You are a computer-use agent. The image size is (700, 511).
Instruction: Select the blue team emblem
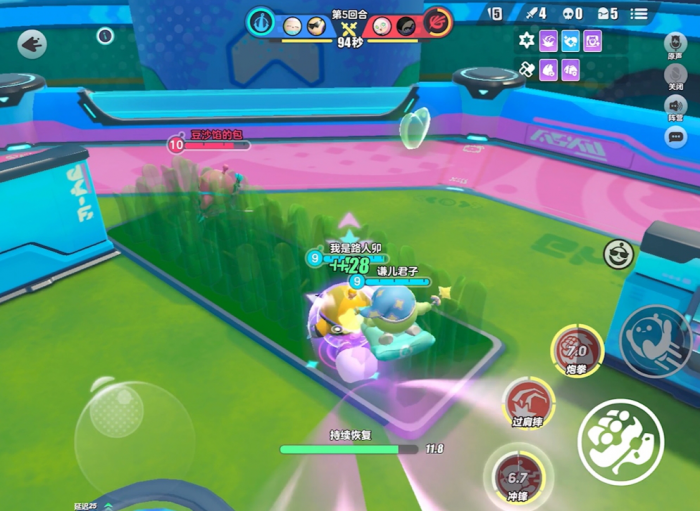point(262,21)
